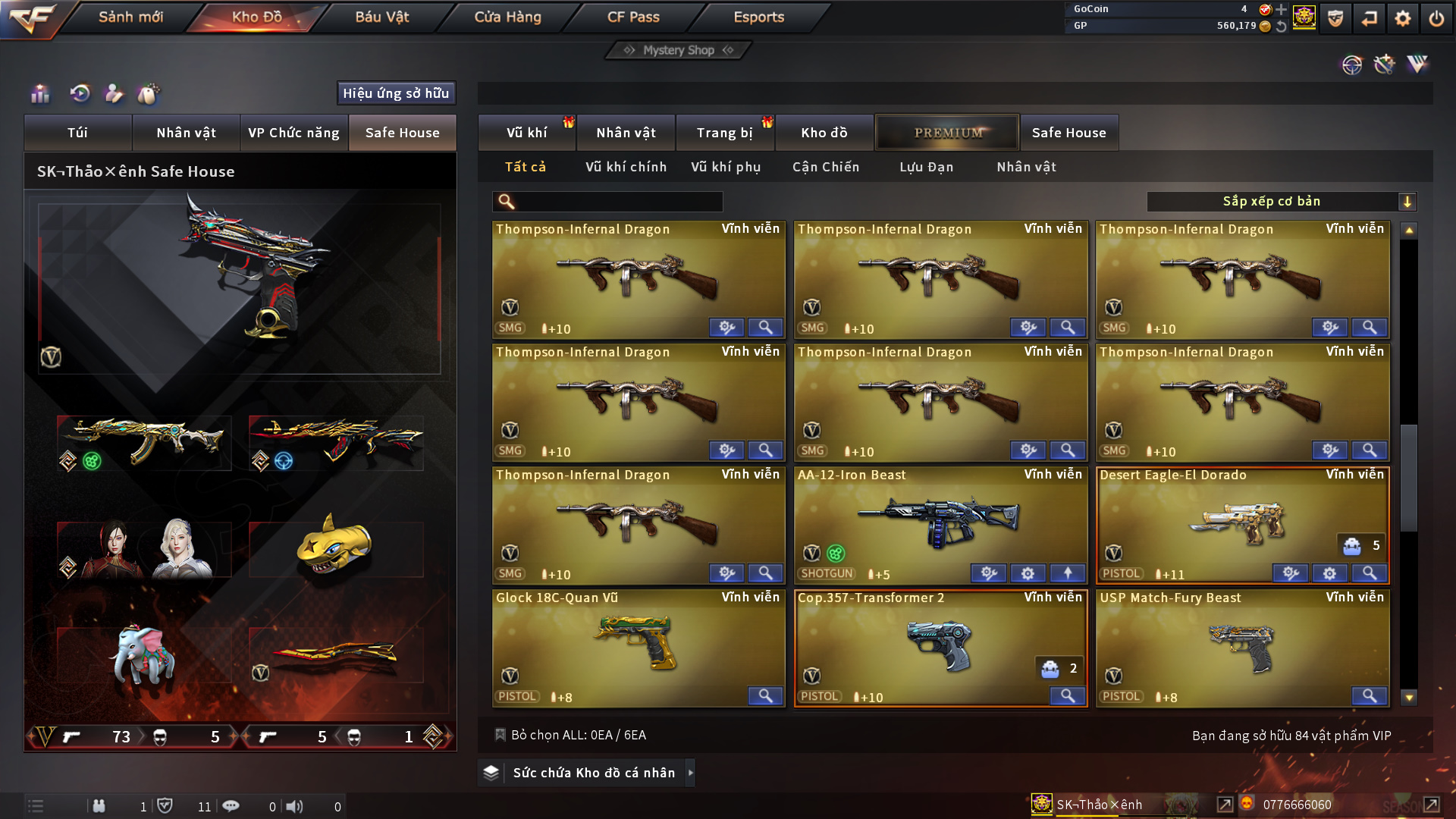
Task: Open the PREMIUM inventory tab
Action: click(947, 133)
